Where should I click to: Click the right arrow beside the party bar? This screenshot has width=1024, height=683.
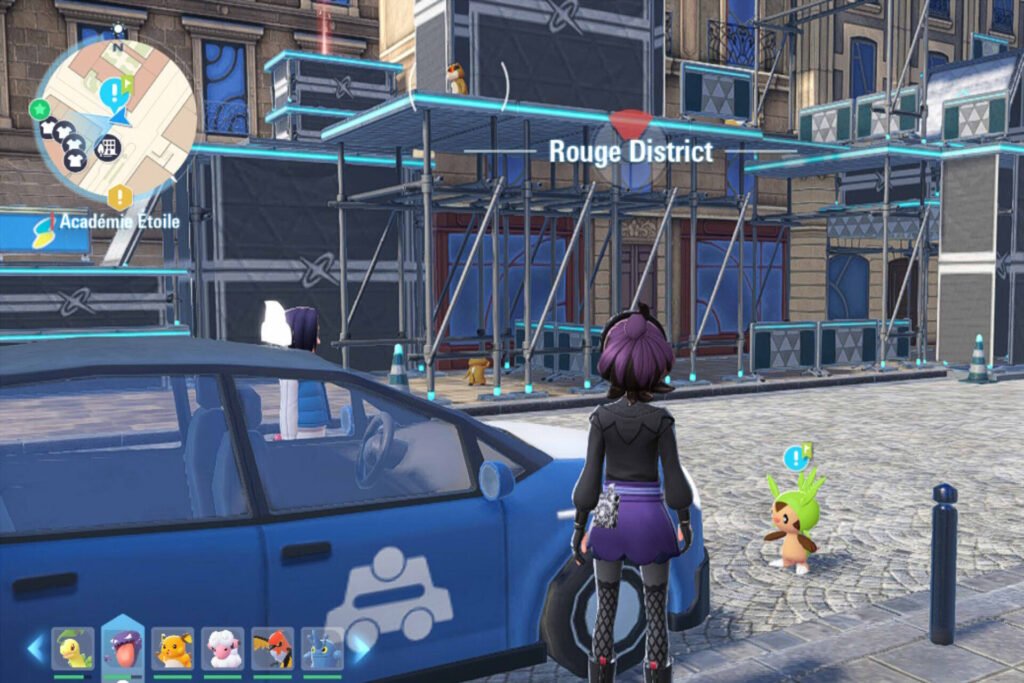point(358,648)
